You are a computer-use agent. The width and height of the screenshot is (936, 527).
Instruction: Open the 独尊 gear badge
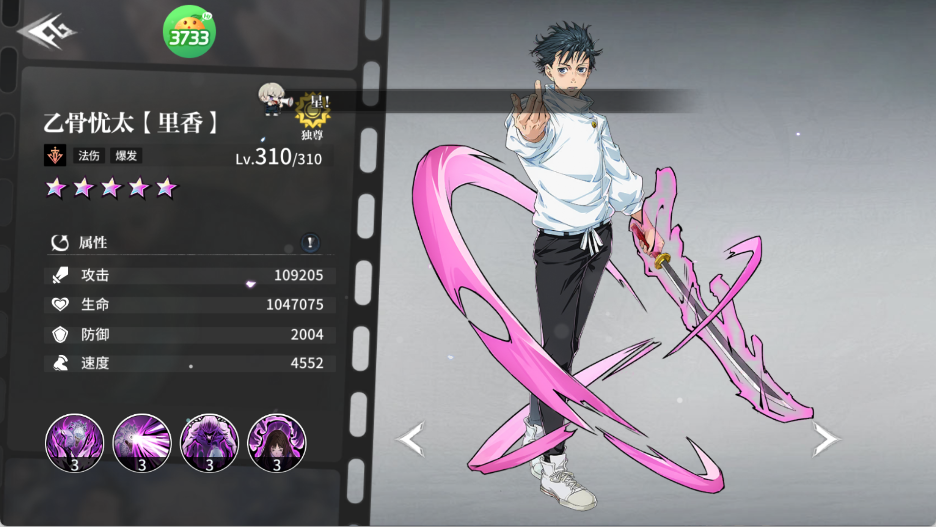pos(310,117)
